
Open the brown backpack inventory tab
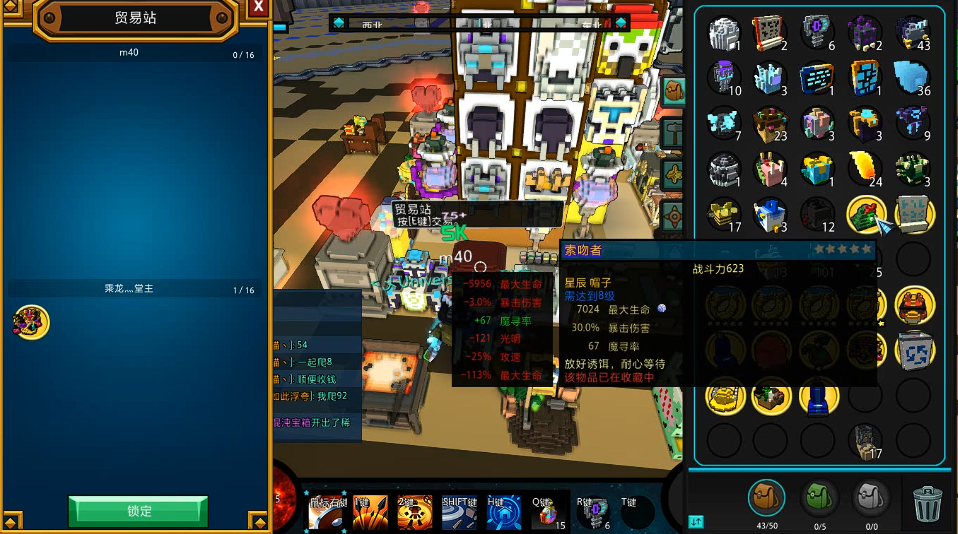click(x=766, y=497)
